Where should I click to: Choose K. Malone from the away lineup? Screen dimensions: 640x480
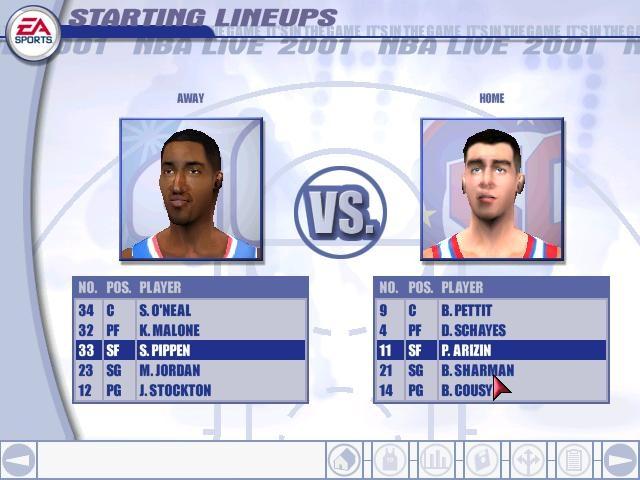(x=190, y=330)
